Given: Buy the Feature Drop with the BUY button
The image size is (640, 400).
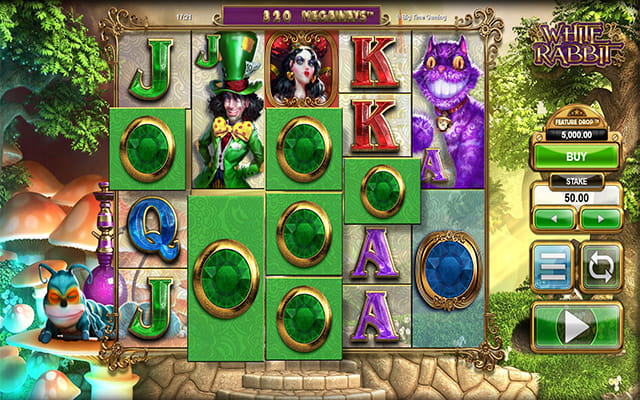Looking at the screenshot, I should tap(575, 155).
